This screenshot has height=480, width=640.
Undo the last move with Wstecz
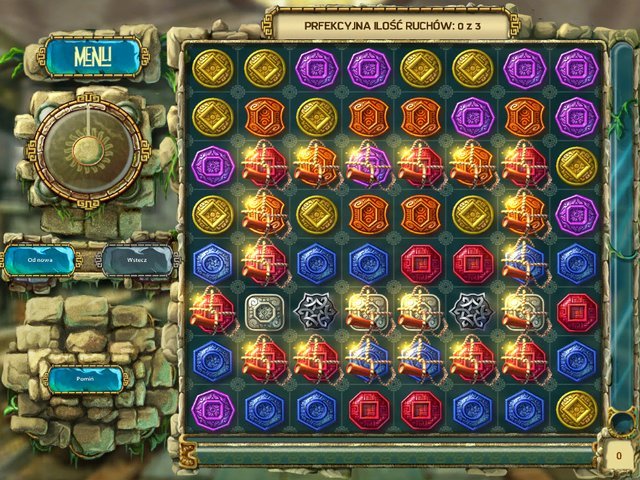point(137,260)
